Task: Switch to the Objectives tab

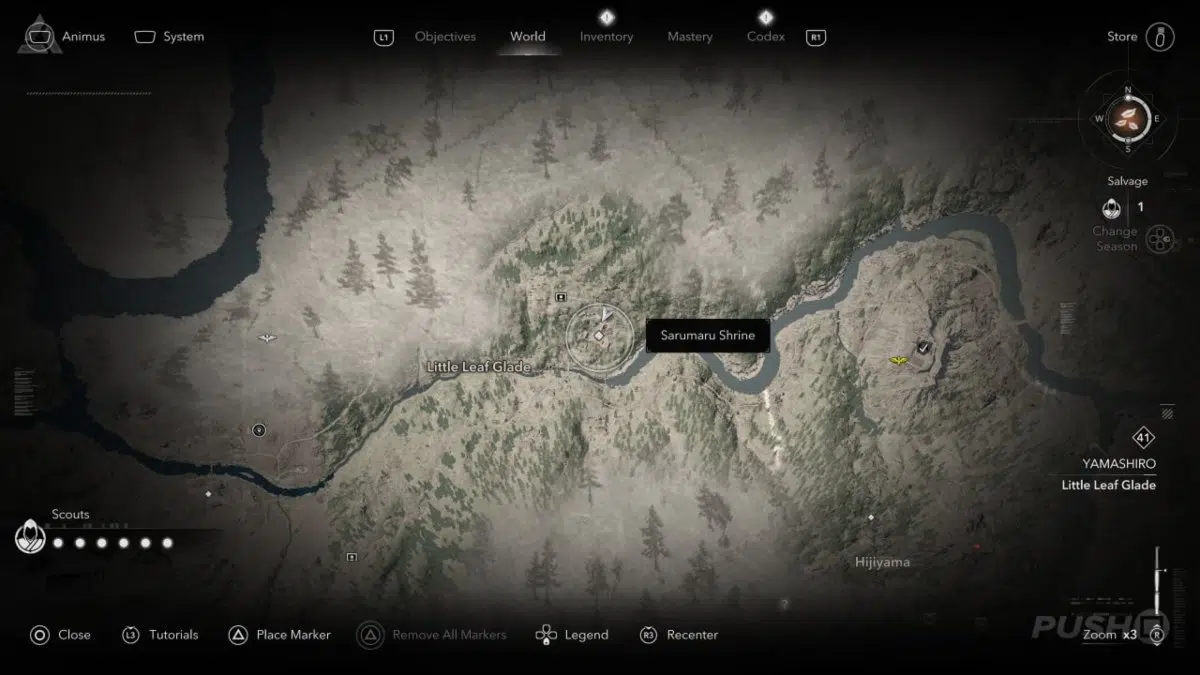Action: coord(445,37)
